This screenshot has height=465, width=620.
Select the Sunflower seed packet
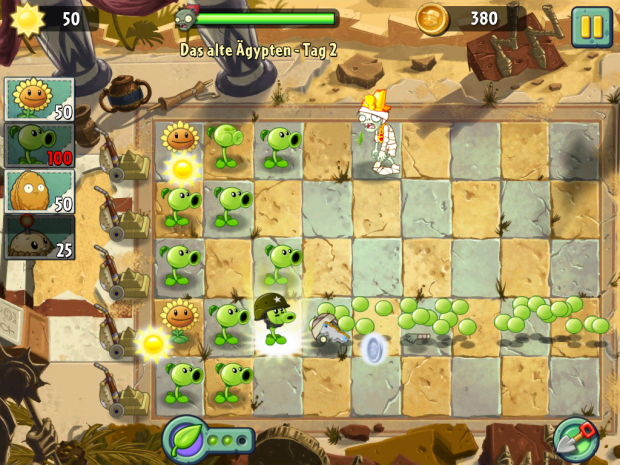pyautogui.click(x=40, y=99)
